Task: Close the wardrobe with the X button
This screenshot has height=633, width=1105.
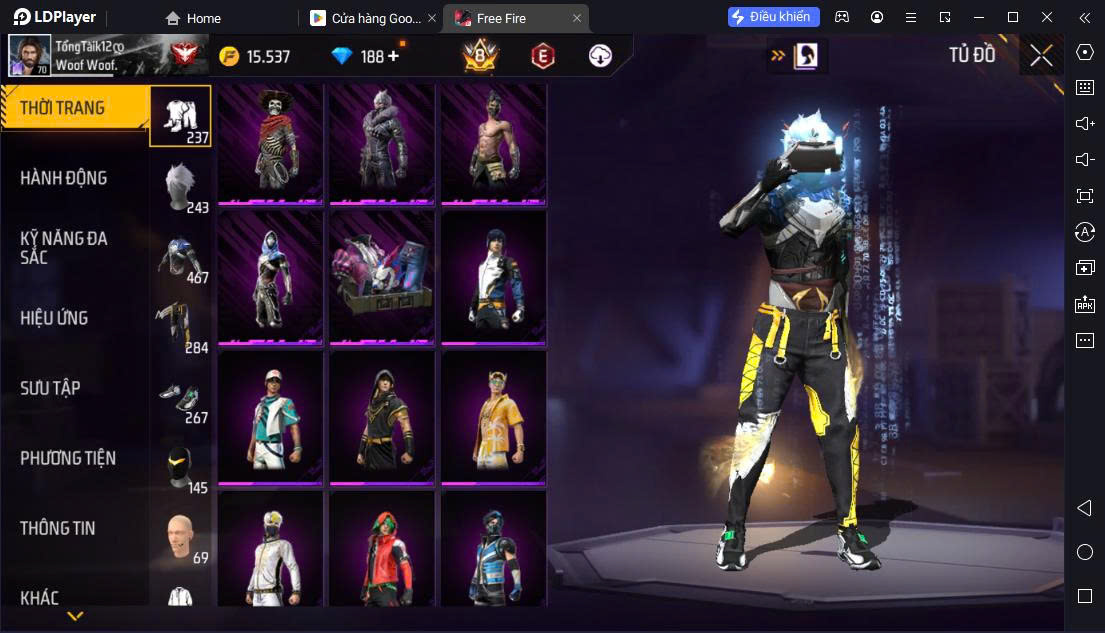Action: pyautogui.click(x=1041, y=56)
